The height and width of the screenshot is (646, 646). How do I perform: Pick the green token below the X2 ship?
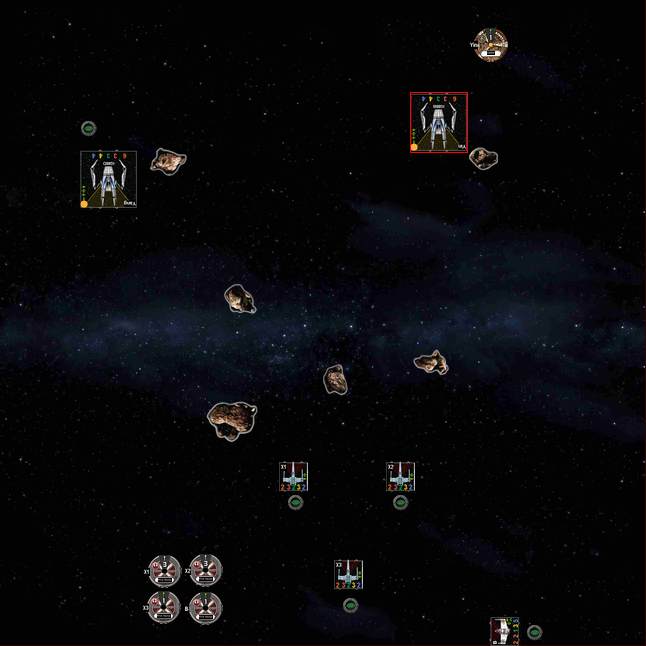[x=400, y=502]
